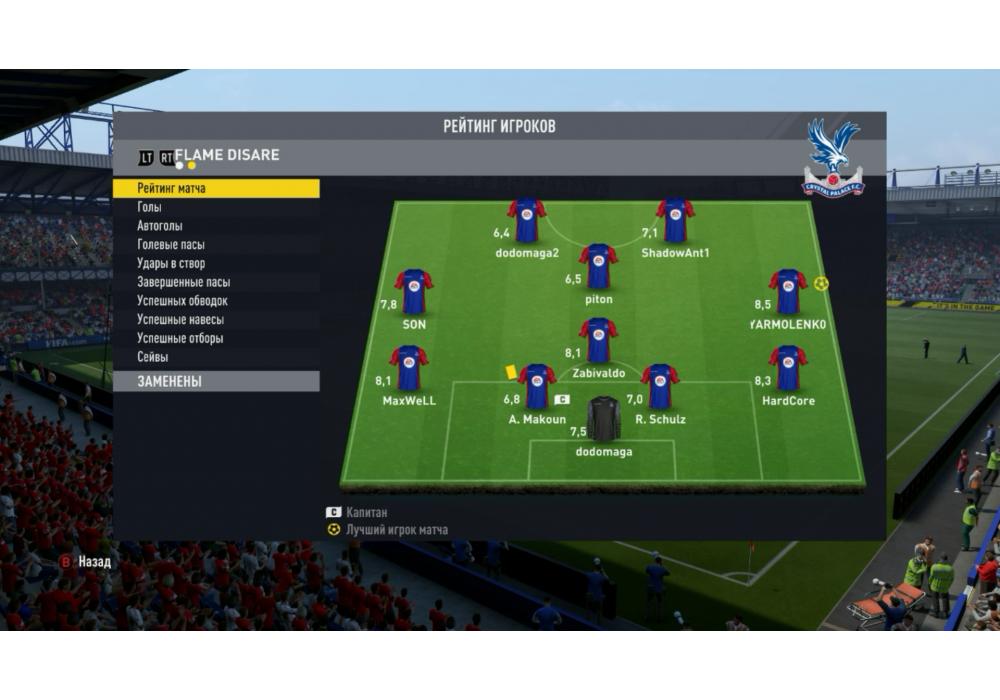Open the ЗАМЕНЕНЫ substitutes section
This screenshot has height=700, width=1000.
pos(215,382)
